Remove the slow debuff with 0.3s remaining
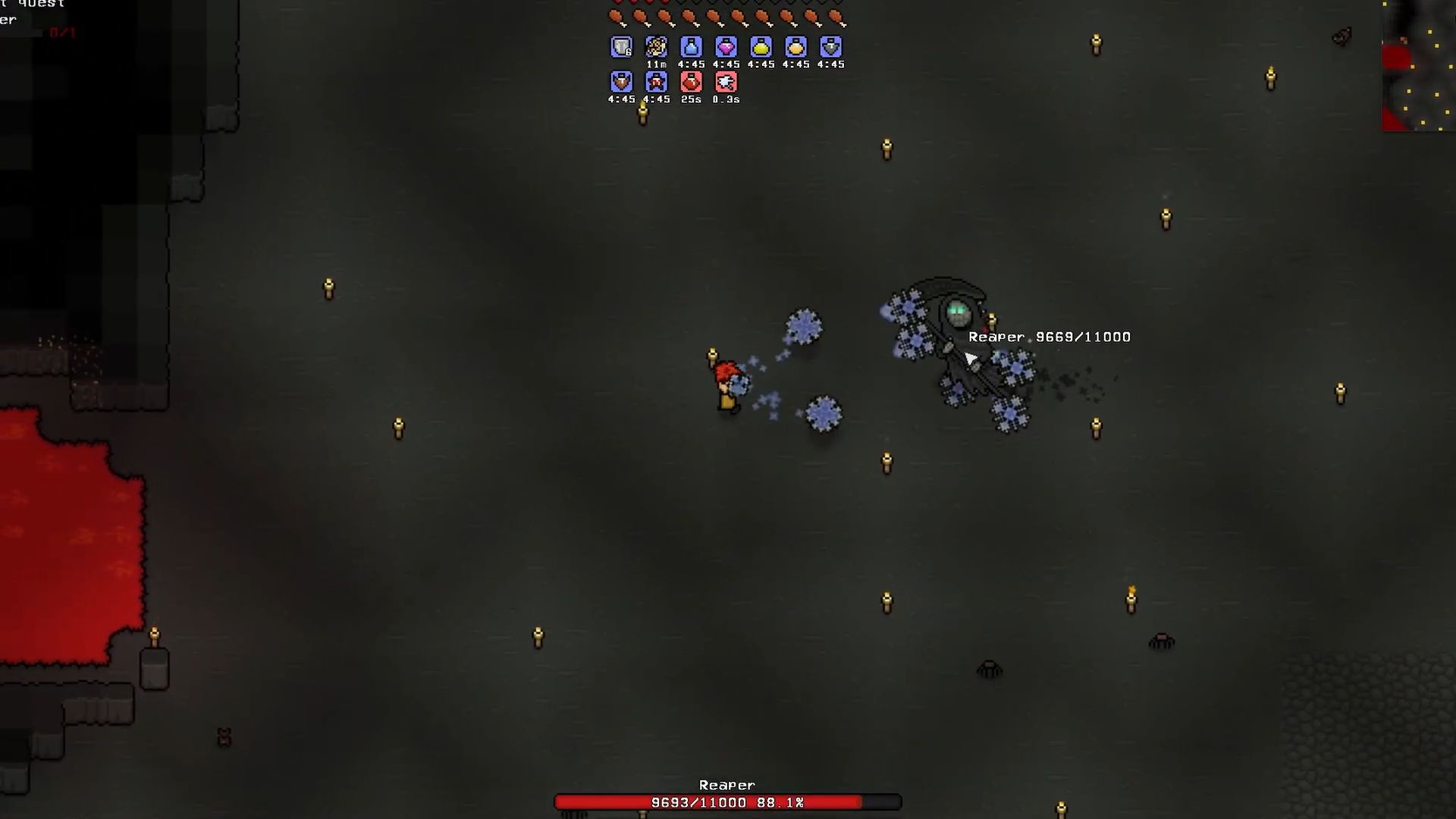 [726, 82]
